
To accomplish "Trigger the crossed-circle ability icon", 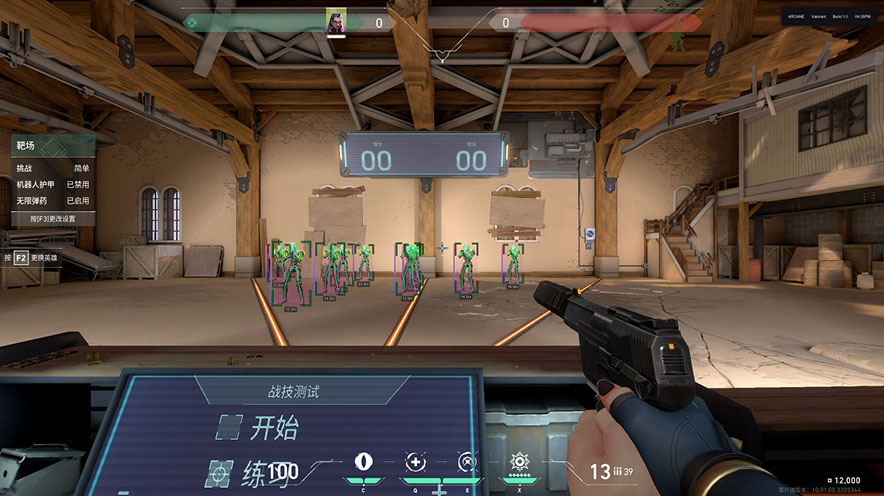I will point(466,462).
